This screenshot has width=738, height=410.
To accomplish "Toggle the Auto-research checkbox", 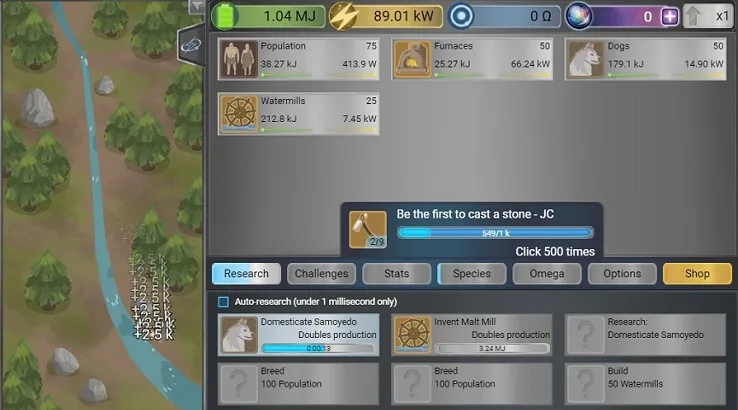I will tap(223, 302).
